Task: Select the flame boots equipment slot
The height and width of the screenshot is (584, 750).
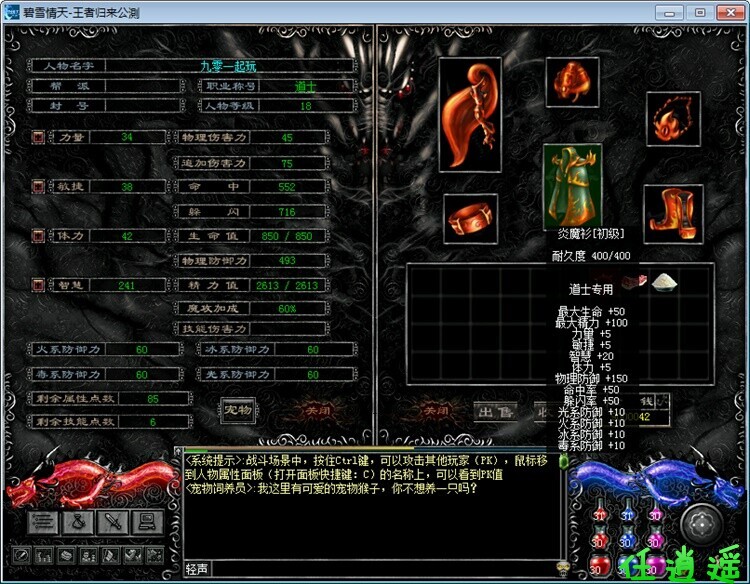Action: coord(673,213)
